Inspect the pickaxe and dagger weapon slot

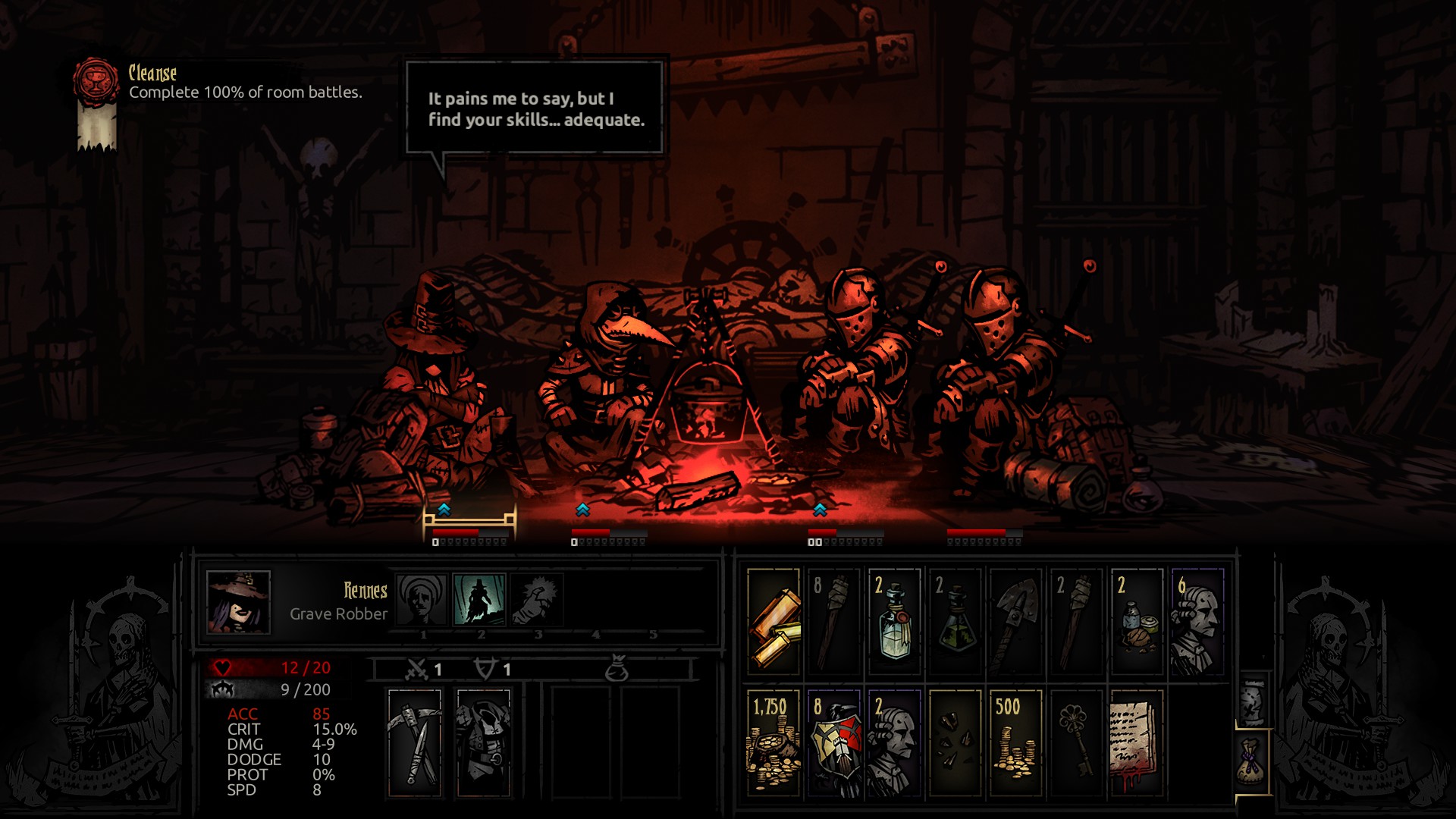pos(414,742)
